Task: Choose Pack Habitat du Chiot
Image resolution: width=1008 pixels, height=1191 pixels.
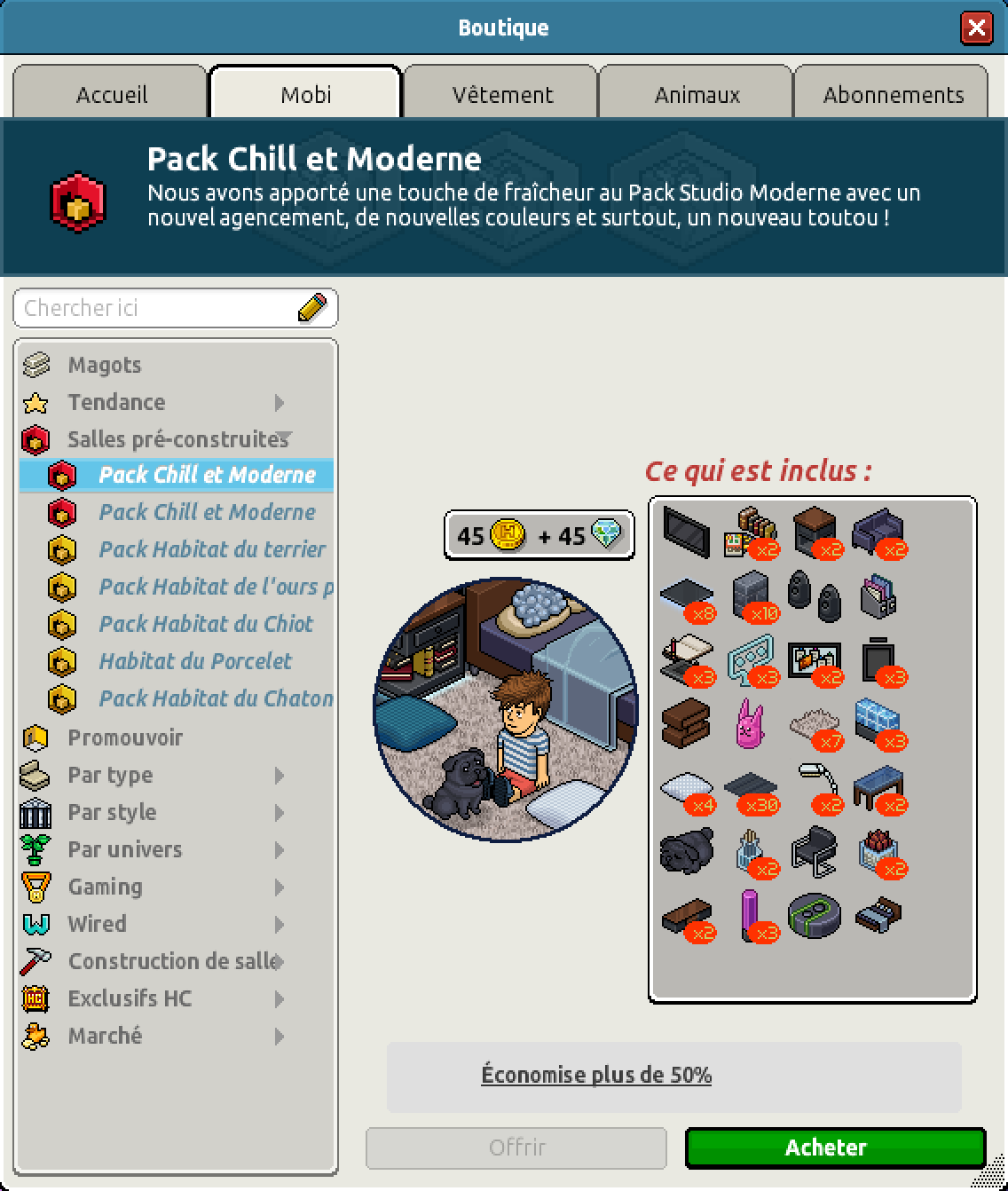Action: point(206,624)
